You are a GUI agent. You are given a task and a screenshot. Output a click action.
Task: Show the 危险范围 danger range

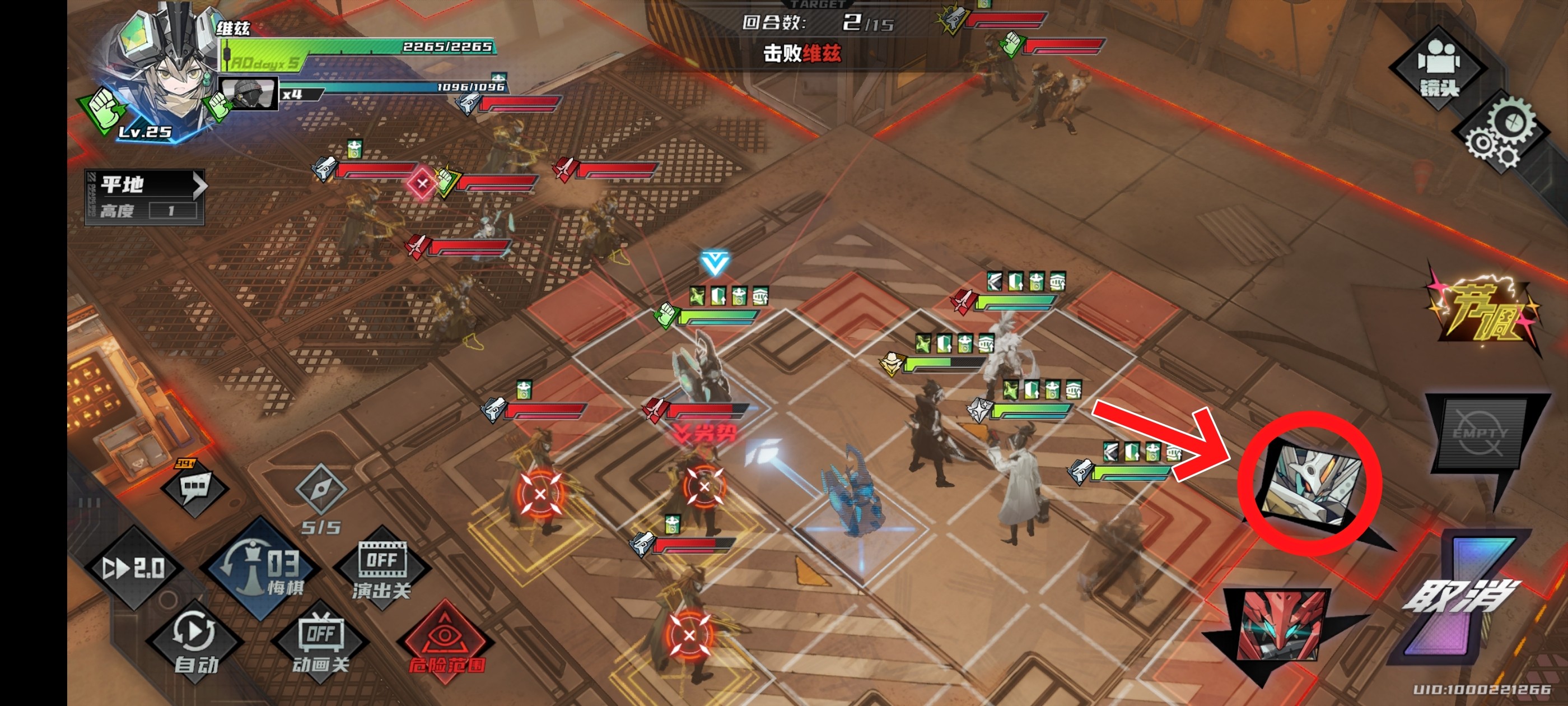[446, 642]
